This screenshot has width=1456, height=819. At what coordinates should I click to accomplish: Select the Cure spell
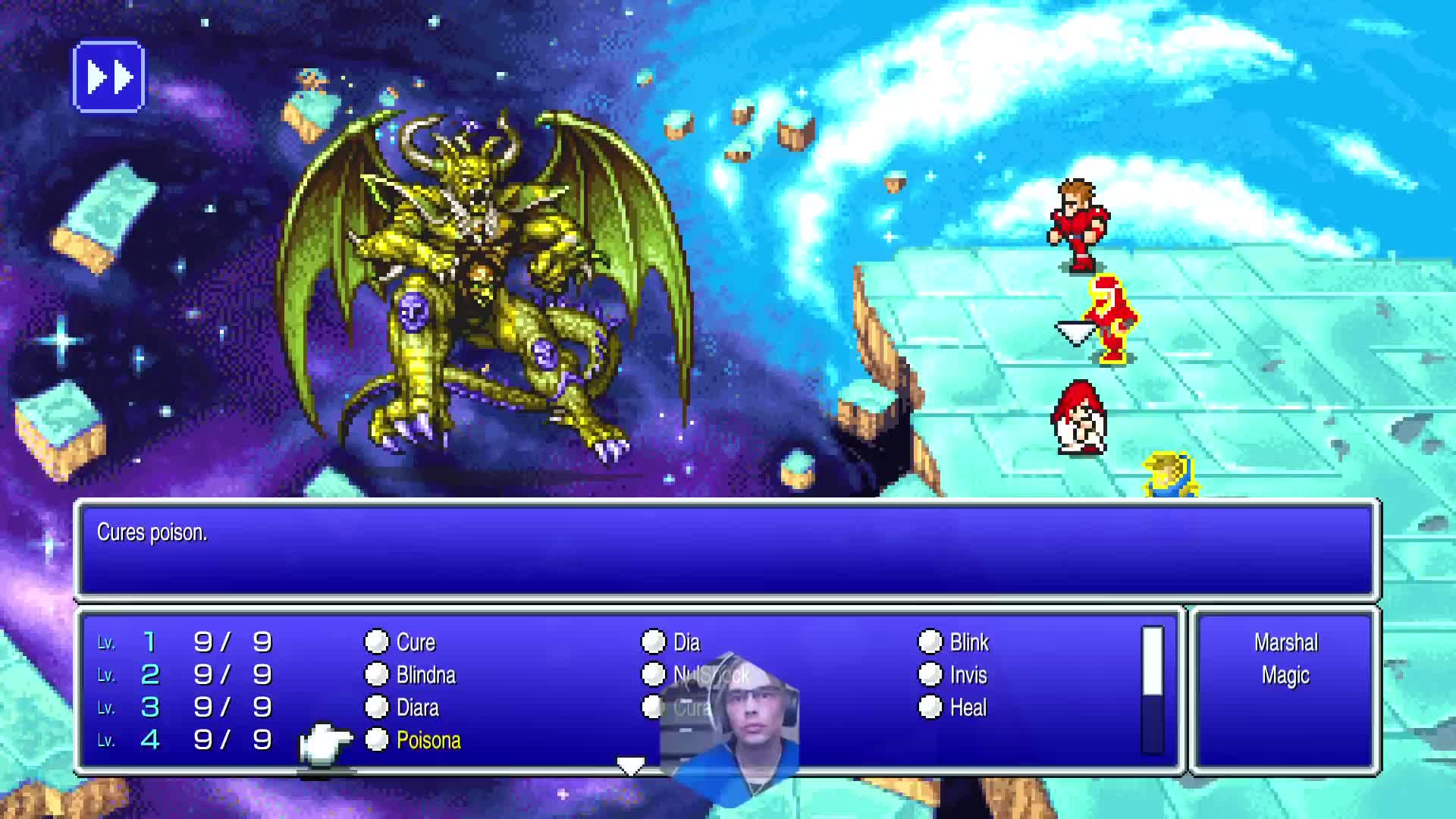coord(415,642)
